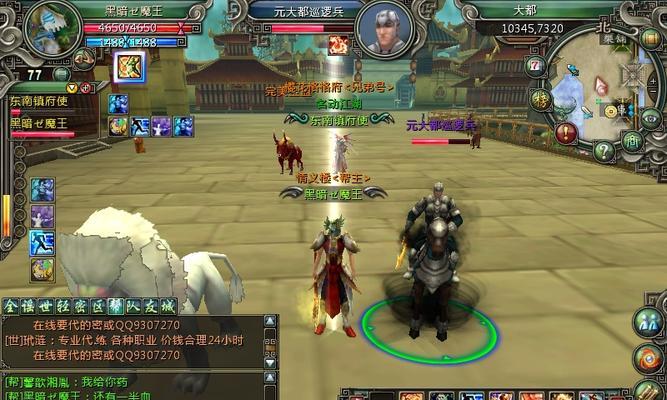This screenshot has height=400, width=667.
Task: Select team member 东南镇府使 in party list
Action: (36, 103)
